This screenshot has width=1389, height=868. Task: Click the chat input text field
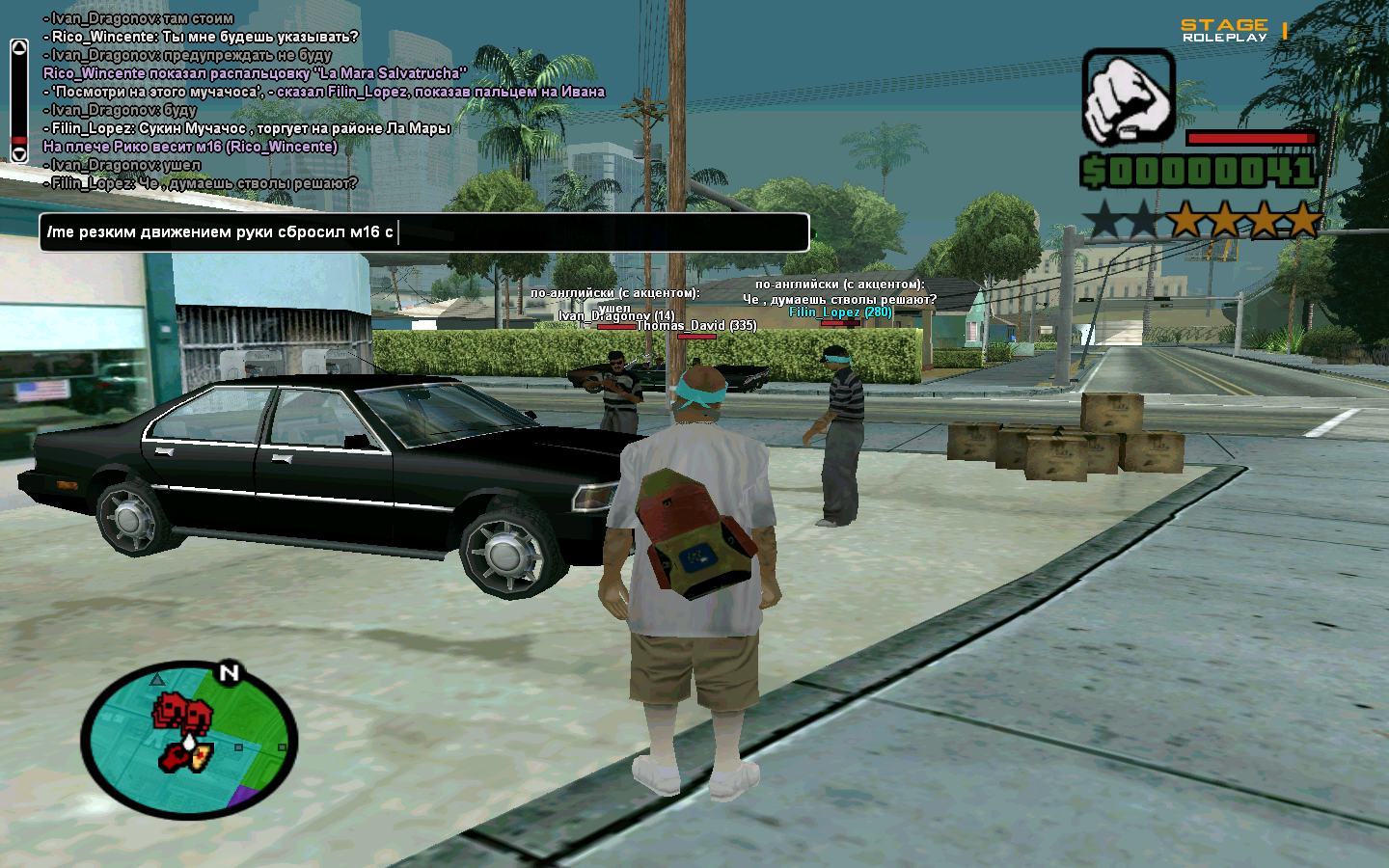(424, 232)
